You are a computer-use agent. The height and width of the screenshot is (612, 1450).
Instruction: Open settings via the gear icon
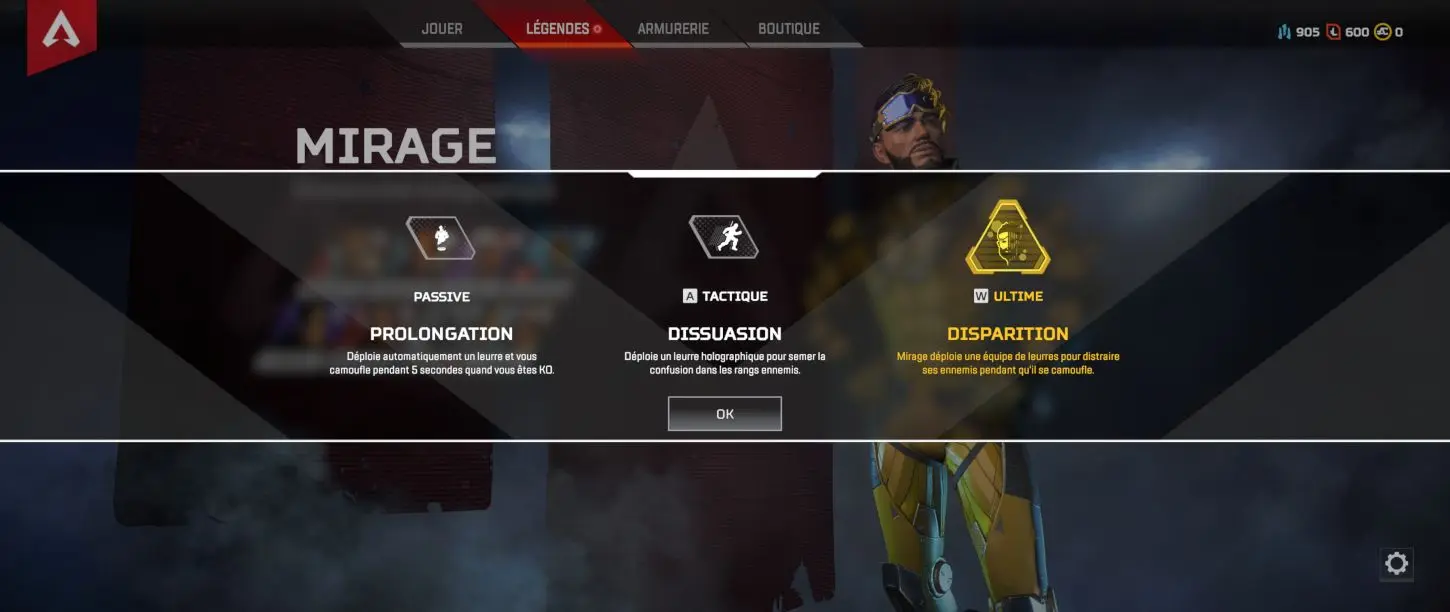pyautogui.click(x=1396, y=564)
